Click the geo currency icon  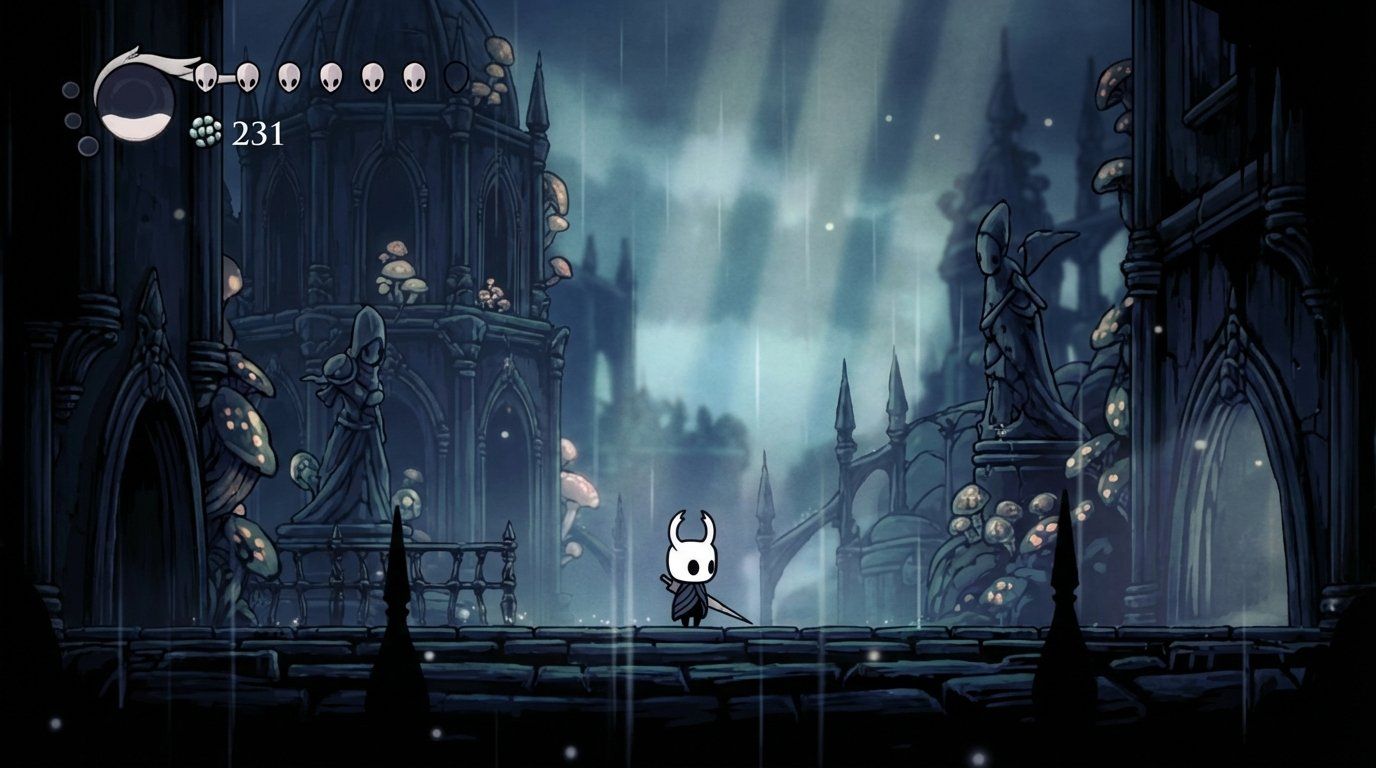pos(205,132)
